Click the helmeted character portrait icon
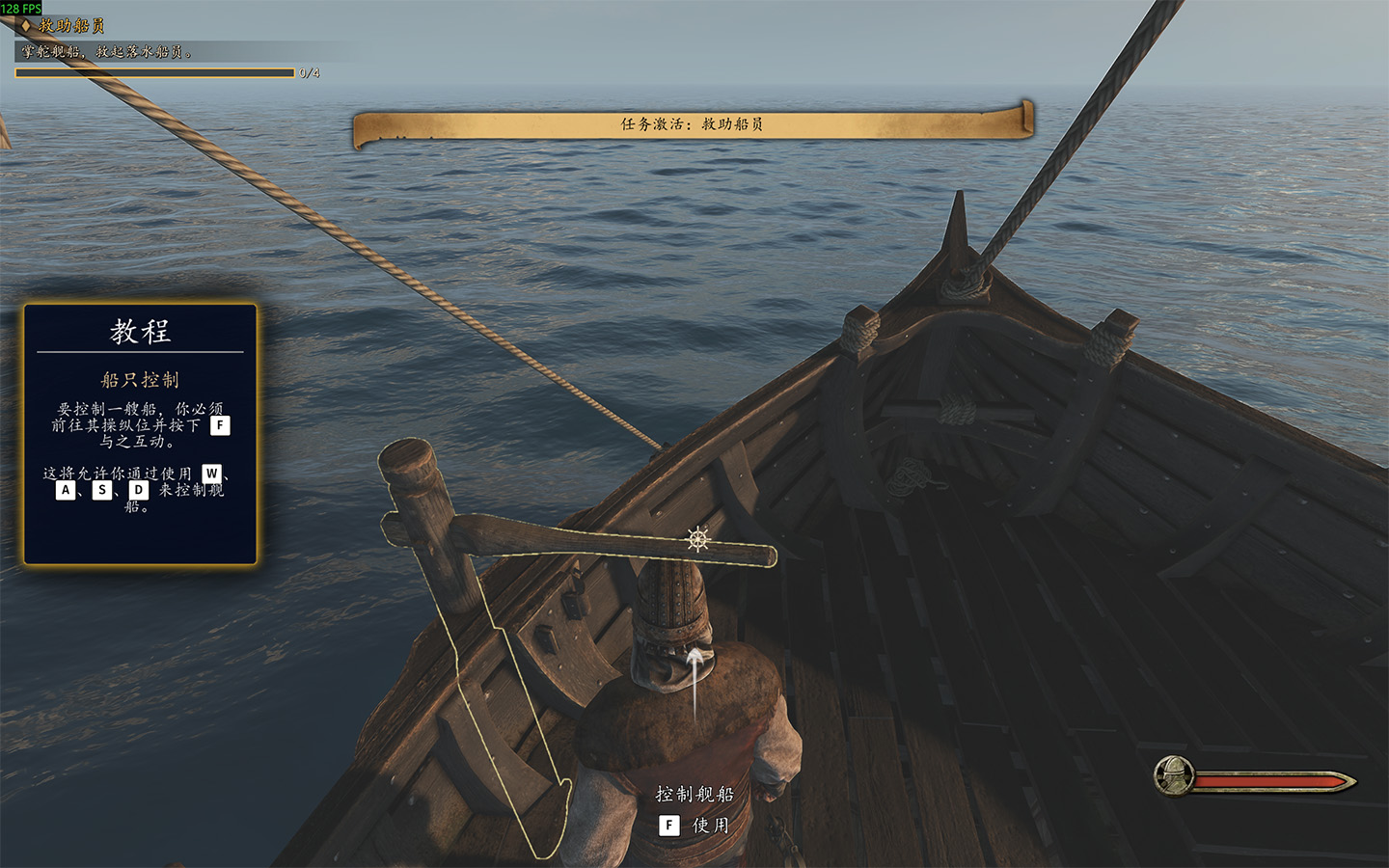The image size is (1389, 868). [1175, 774]
